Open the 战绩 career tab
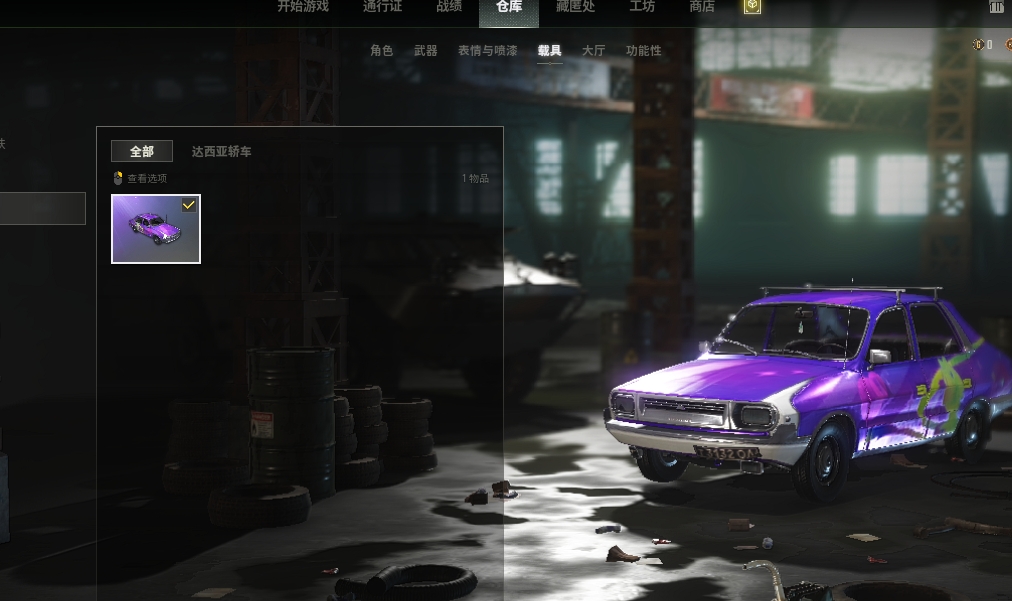Viewport: 1012px width, 601px height. click(x=449, y=7)
